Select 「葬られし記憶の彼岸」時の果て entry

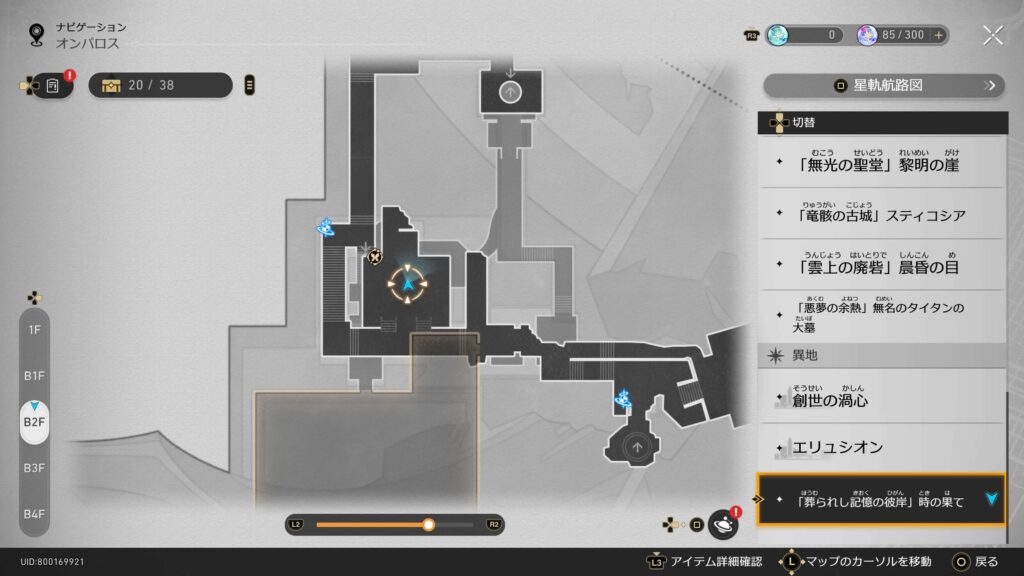pos(880,499)
